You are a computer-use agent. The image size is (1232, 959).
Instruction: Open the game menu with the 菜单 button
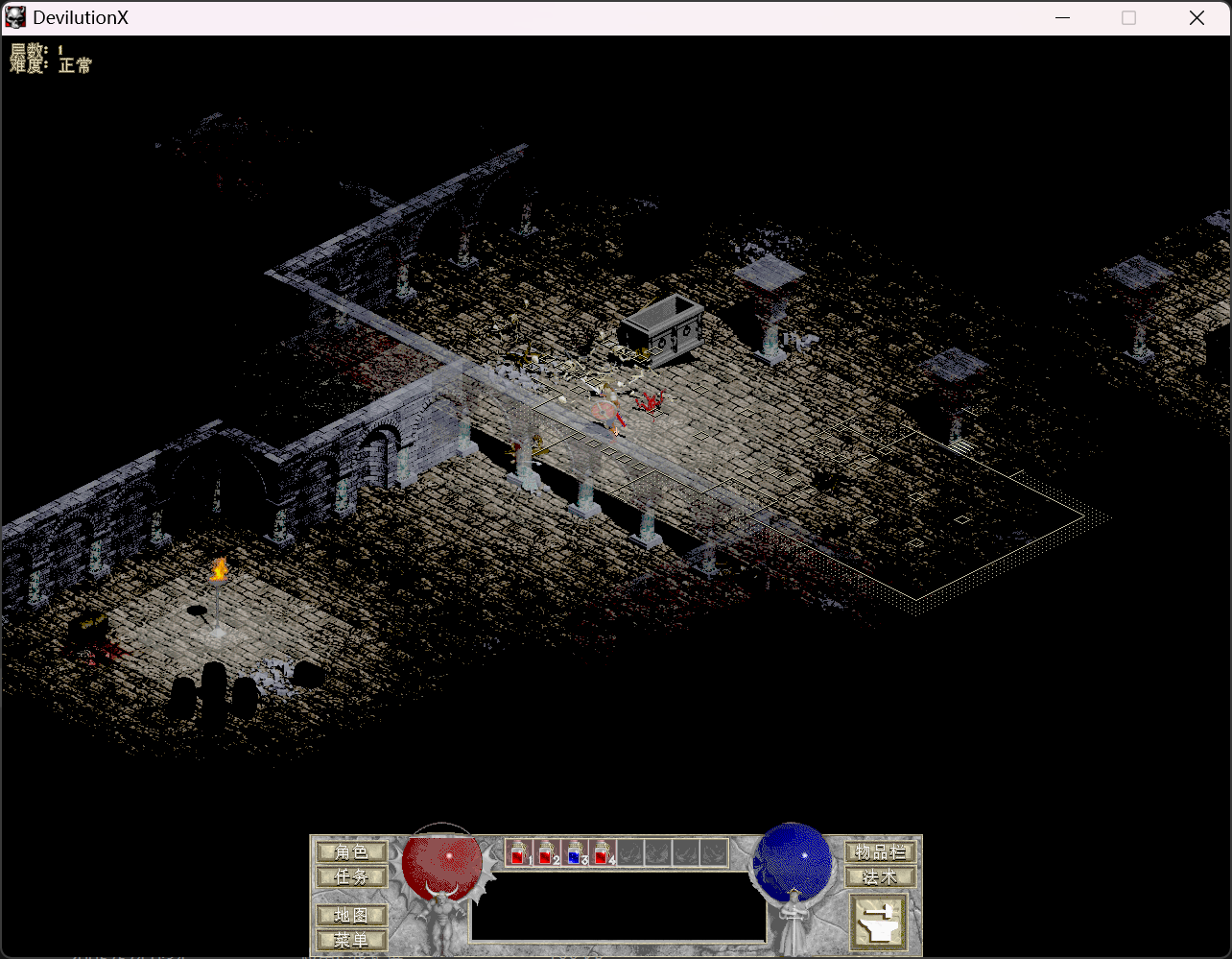pos(351,940)
